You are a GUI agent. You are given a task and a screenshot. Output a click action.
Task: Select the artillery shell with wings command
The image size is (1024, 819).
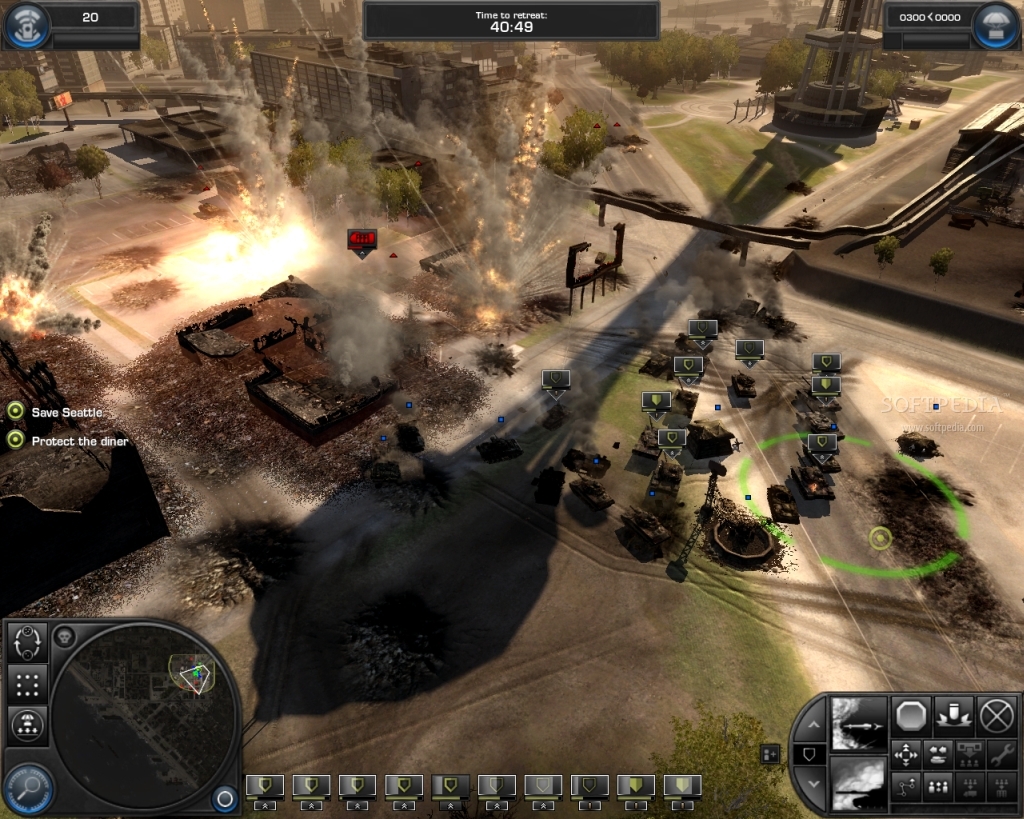[x=954, y=715]
